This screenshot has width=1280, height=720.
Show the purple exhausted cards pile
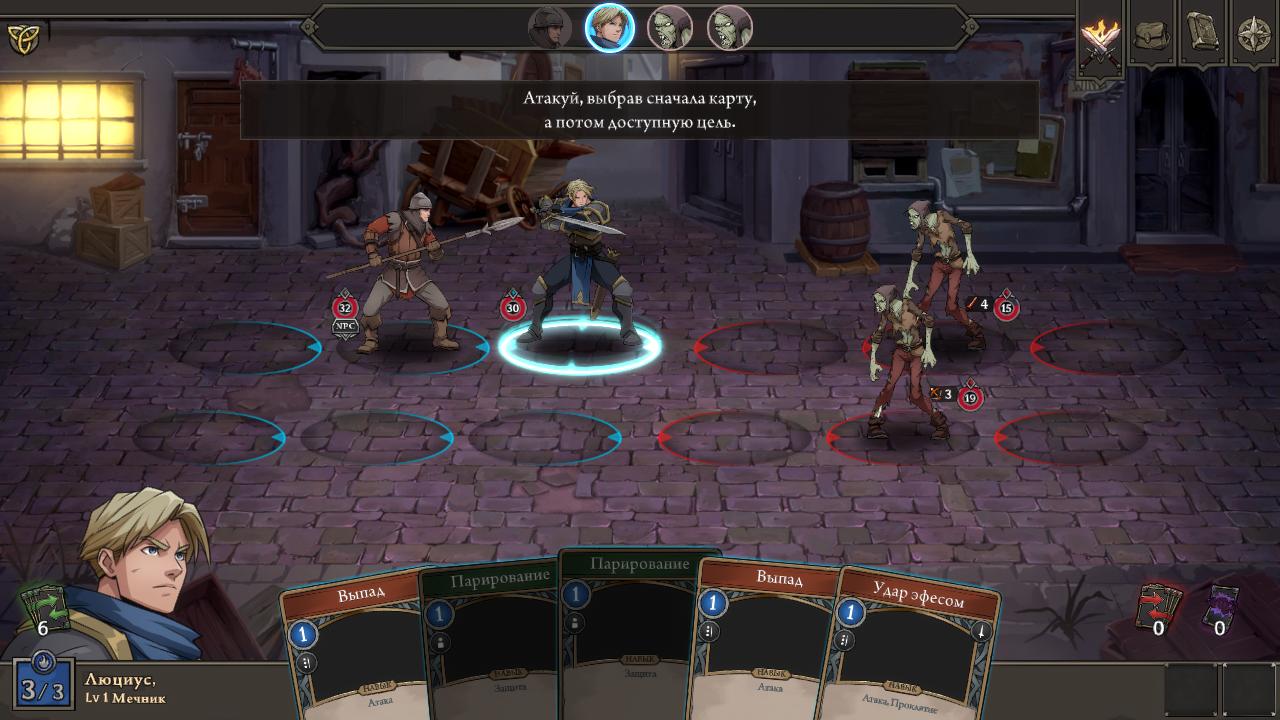(x=1220, y=607)
